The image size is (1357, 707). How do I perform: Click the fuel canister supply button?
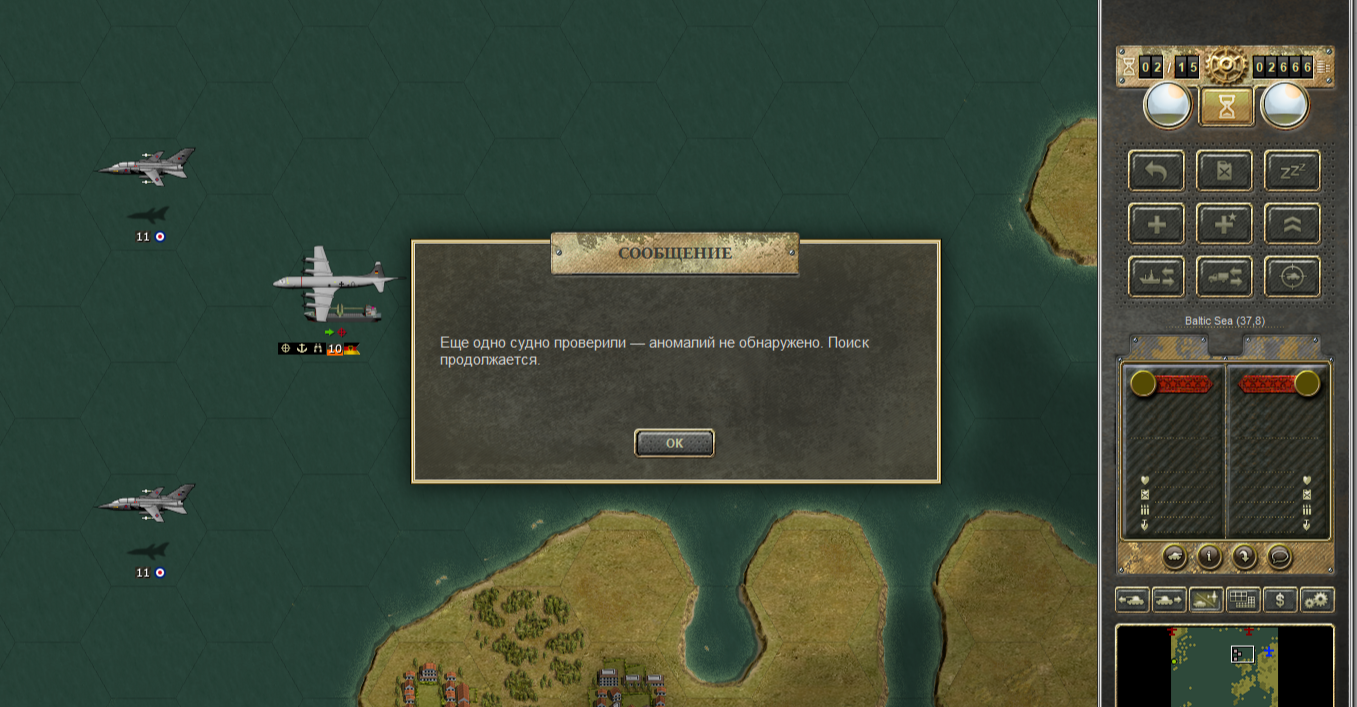coord(1224,171)
